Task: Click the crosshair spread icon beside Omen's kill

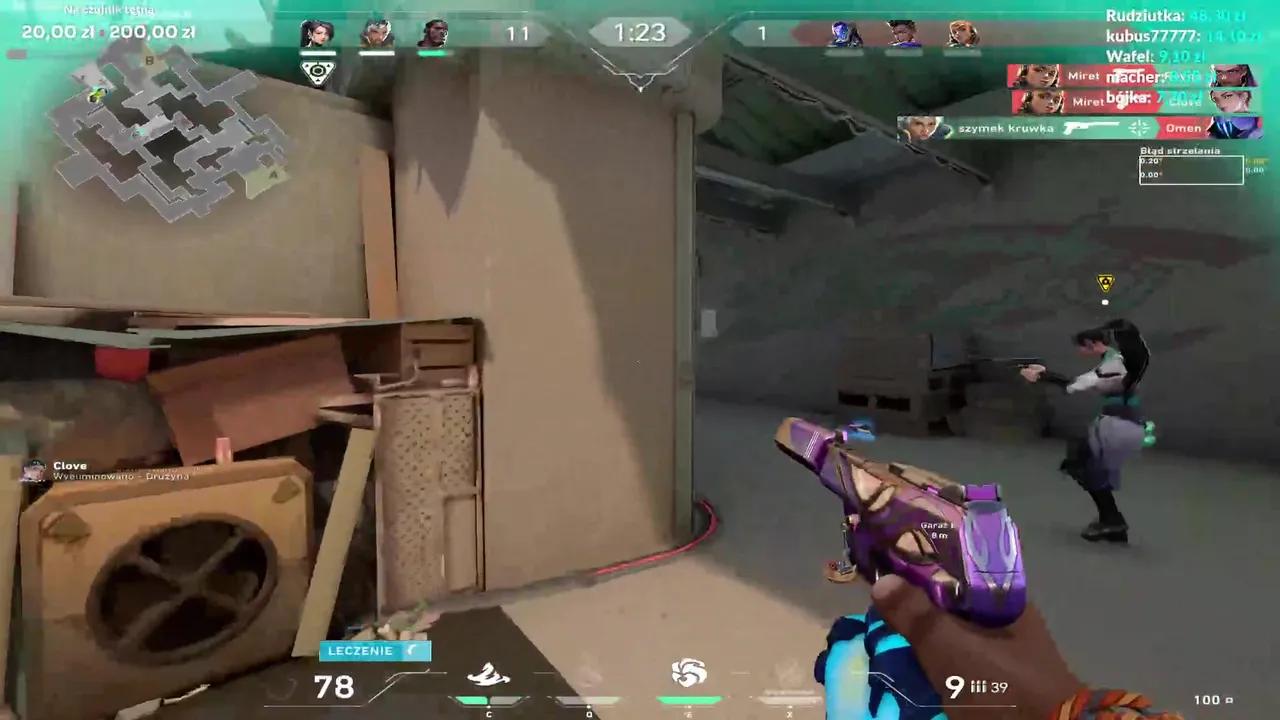Action: (x=1137, y=128)
